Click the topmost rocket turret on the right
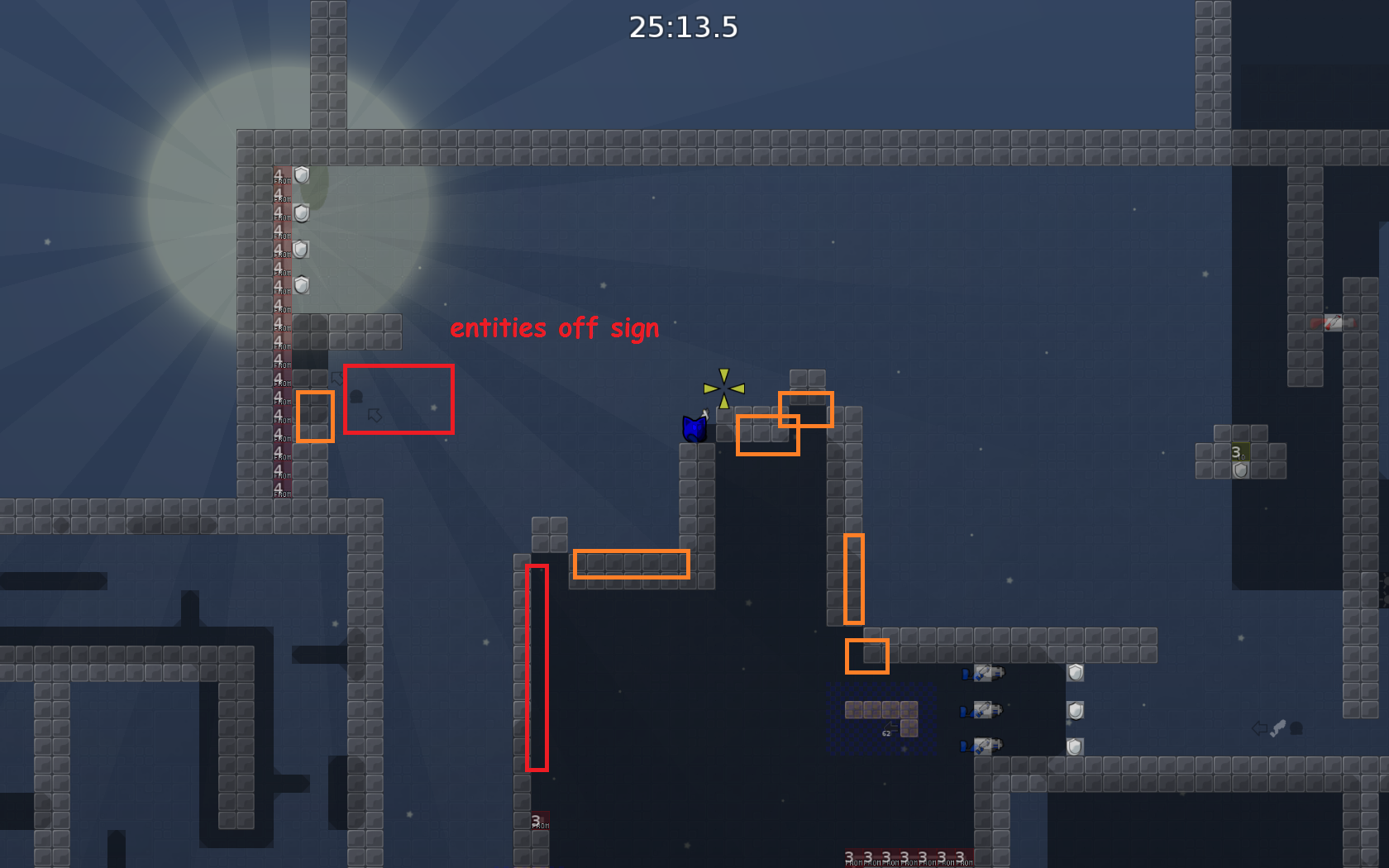The width and height of the screenshot is (1389, 868). click(x=983, y=674)
